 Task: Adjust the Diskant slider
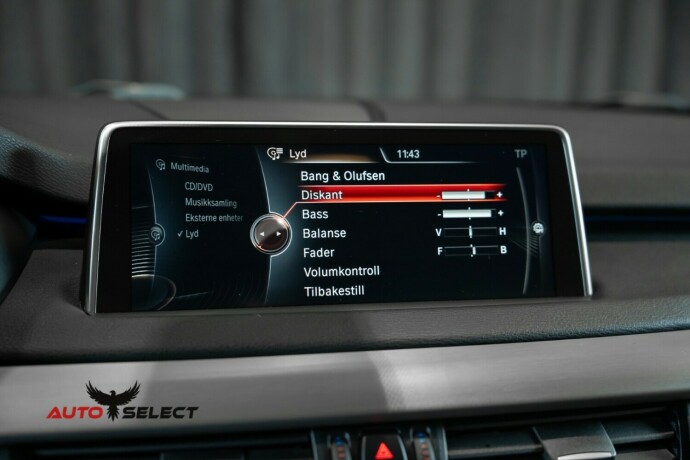click(469, 195)
